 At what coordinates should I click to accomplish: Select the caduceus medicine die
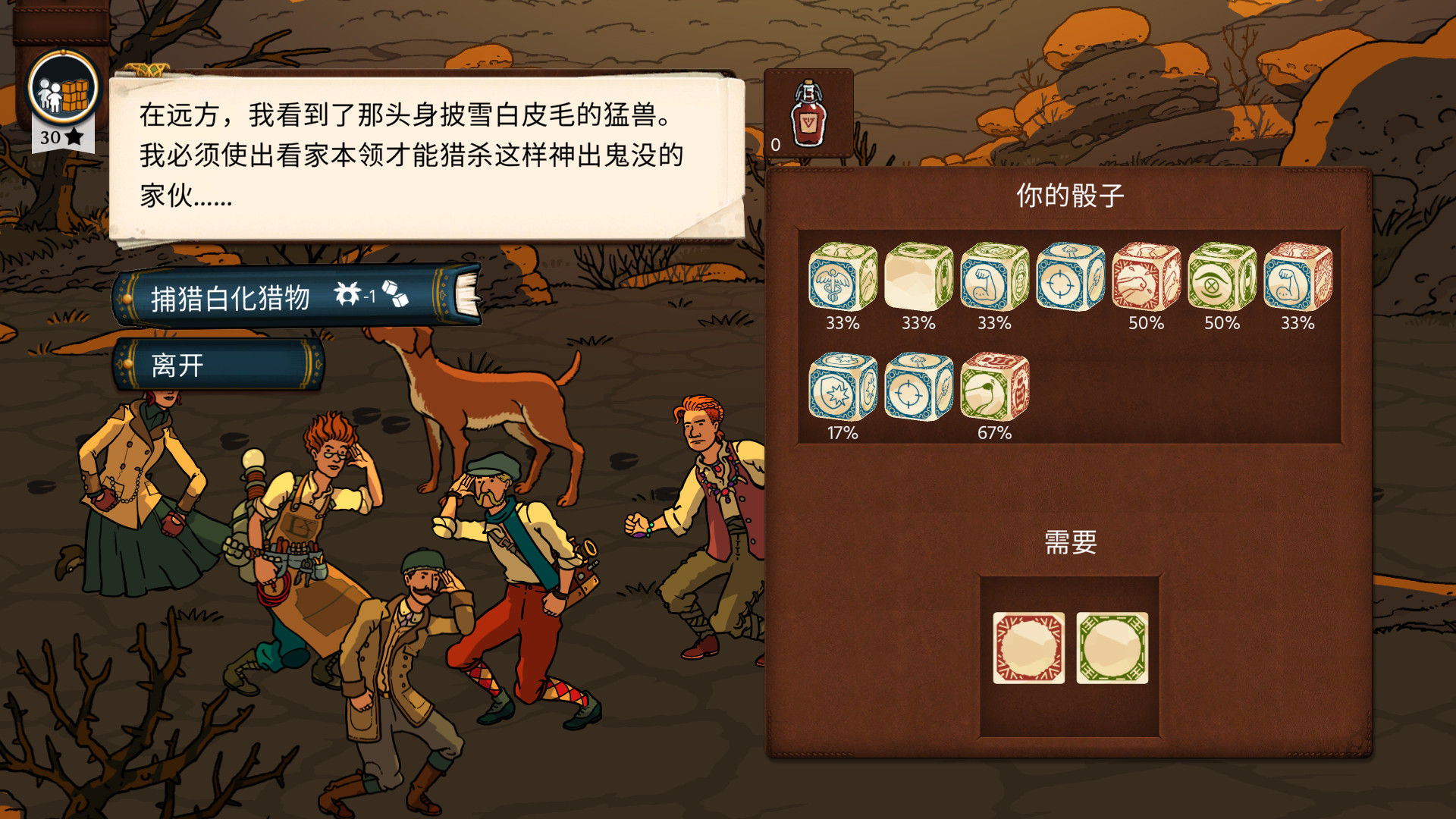842,279
